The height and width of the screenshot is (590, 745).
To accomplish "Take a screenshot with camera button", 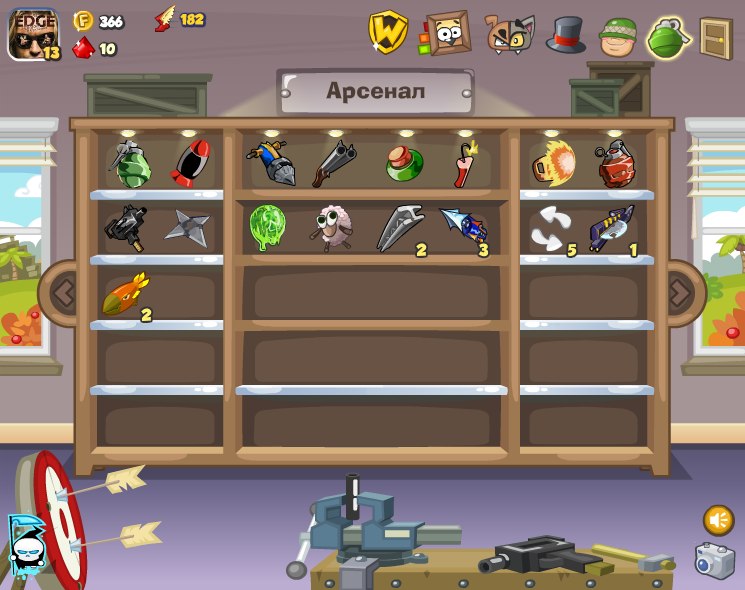I will point(714,561).
